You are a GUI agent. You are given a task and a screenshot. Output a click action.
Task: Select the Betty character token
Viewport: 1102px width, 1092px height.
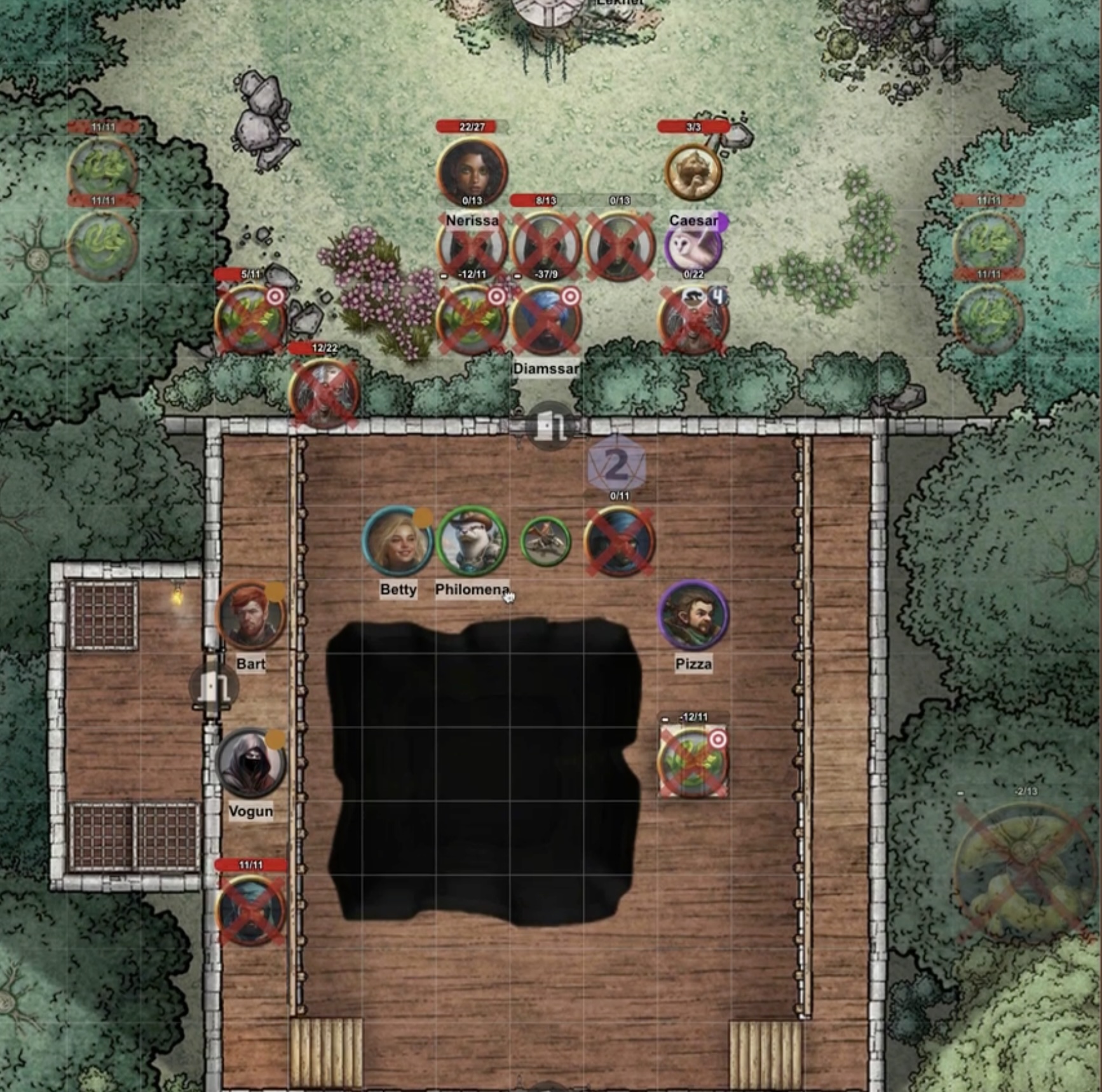(398, 541)
